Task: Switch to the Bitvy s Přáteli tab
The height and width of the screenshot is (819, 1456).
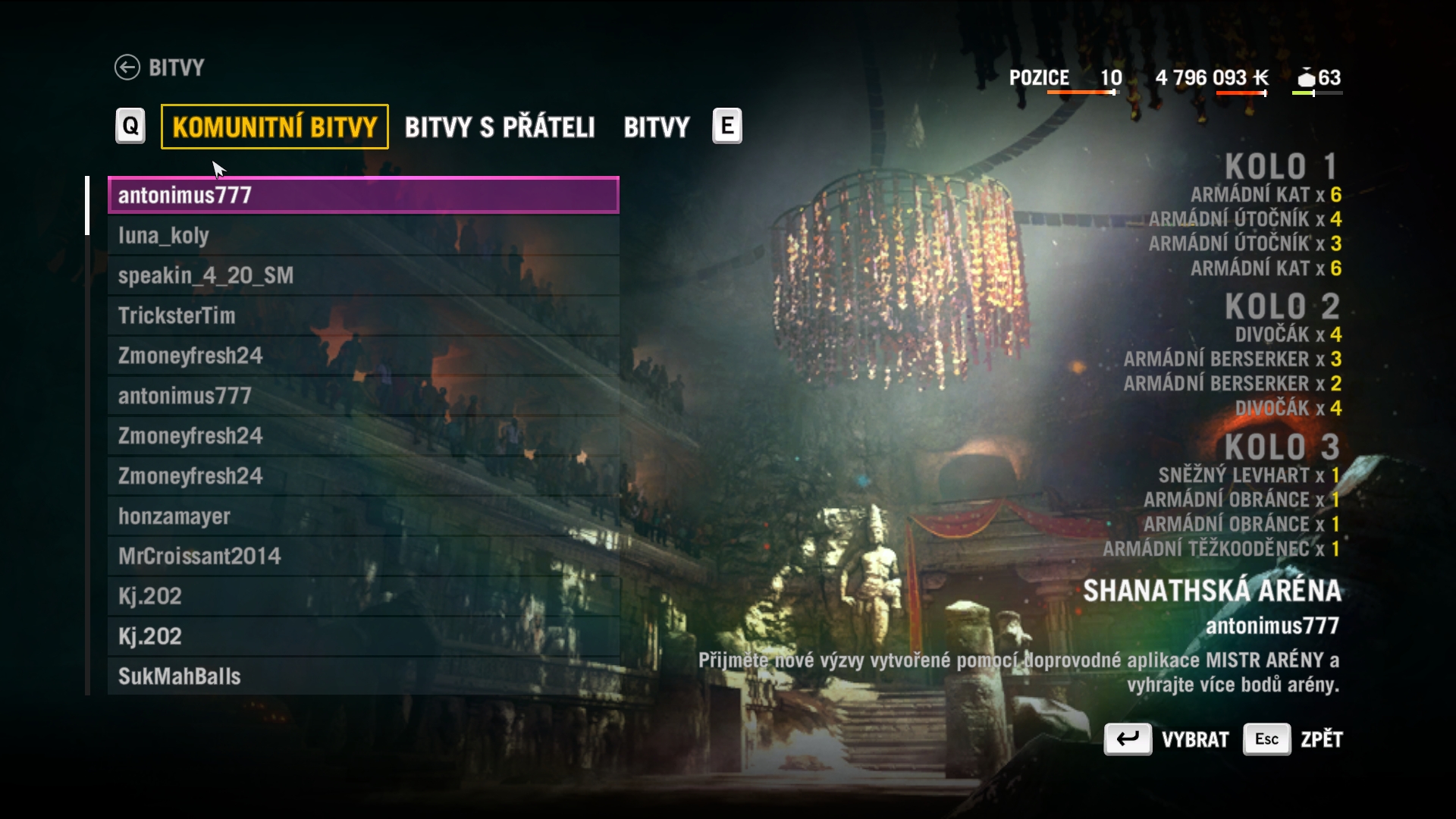Action: [499, 127]
